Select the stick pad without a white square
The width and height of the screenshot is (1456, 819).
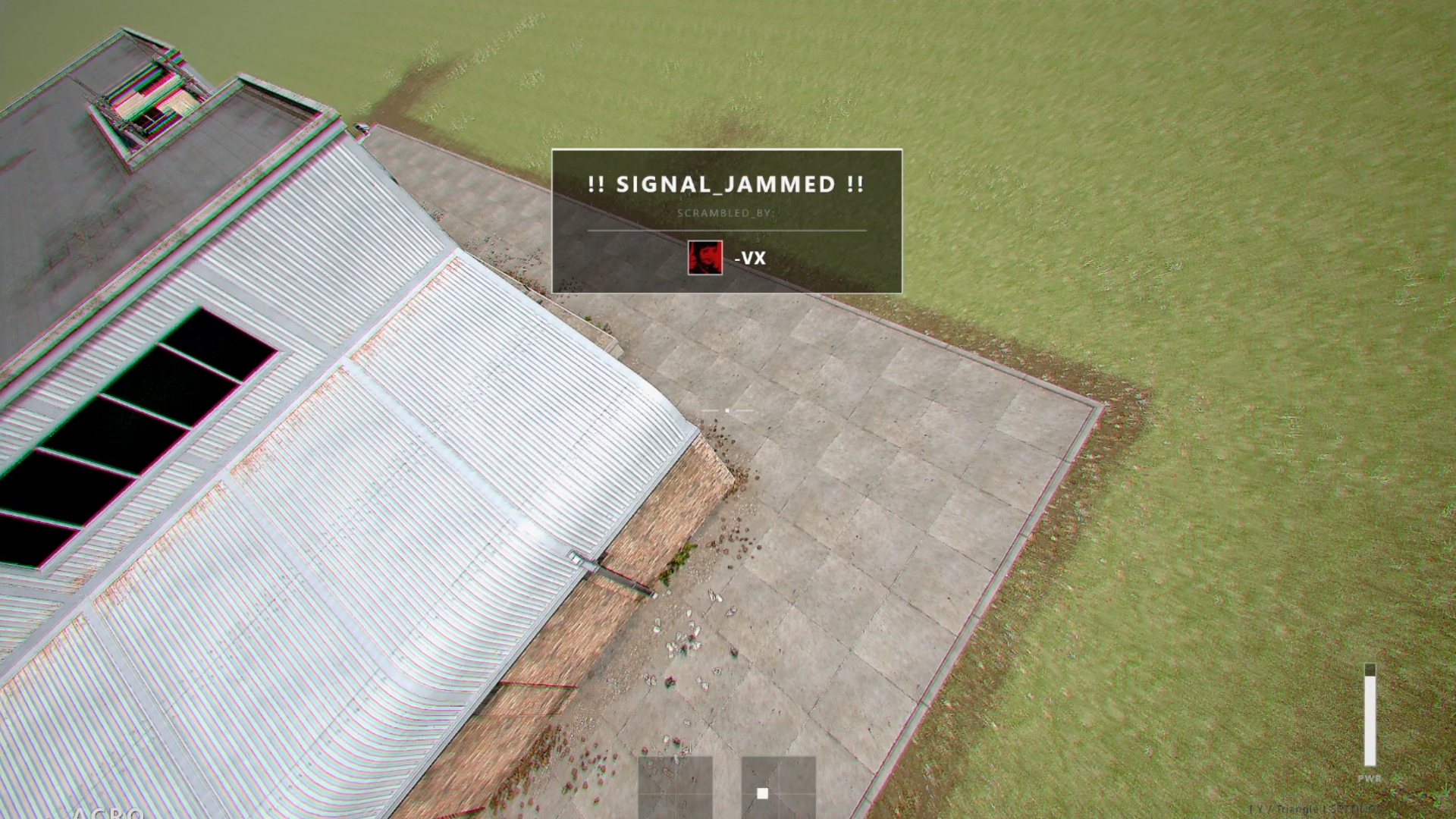click(x=675, y=788)
